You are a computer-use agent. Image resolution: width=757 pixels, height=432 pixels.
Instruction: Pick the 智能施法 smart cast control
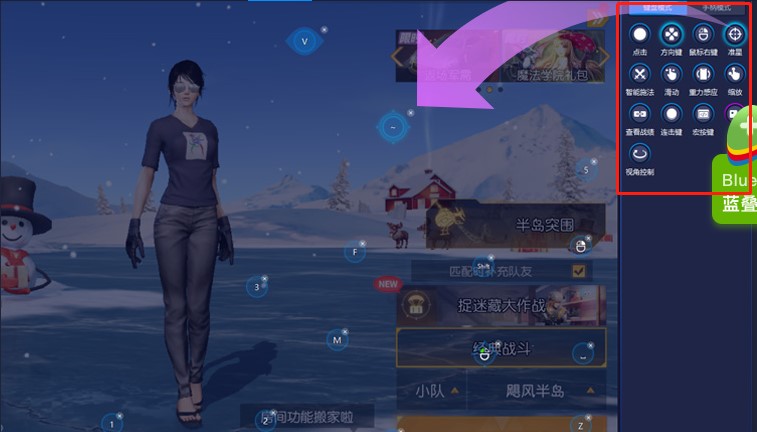point(640,74)
